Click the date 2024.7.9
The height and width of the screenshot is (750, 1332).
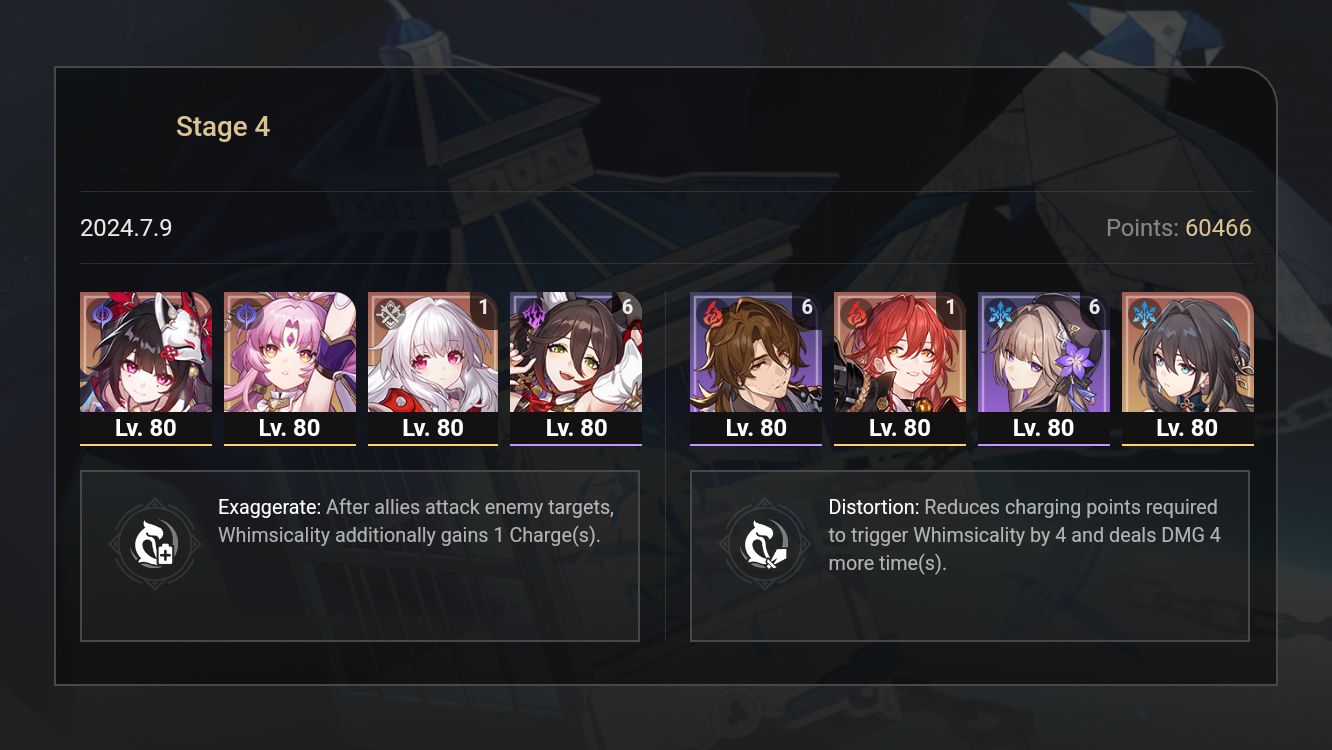point(127,228)
